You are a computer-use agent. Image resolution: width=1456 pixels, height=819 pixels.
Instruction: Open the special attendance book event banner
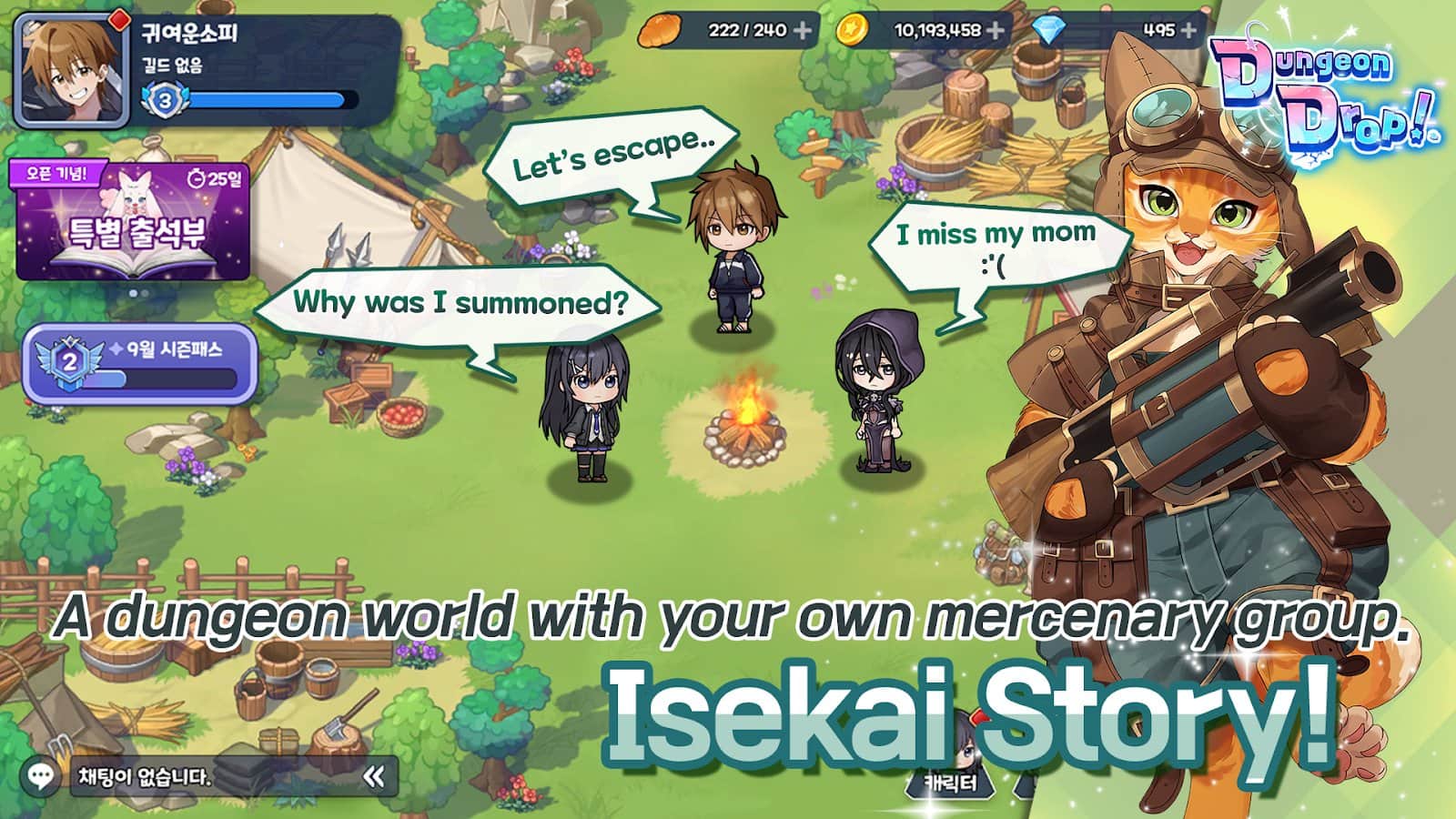pyautogui.click(x=133, y=221)
